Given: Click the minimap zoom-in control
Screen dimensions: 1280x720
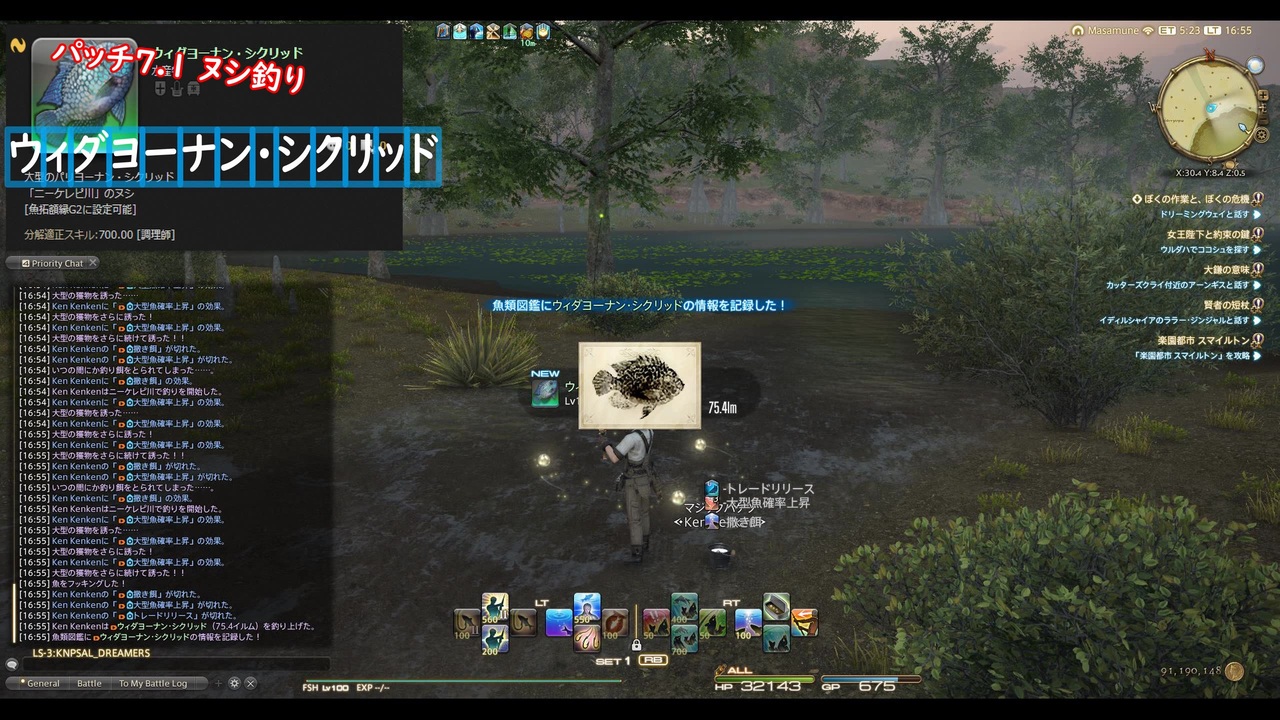Looking at the screenshot, I should click(x=1263, y=96).
